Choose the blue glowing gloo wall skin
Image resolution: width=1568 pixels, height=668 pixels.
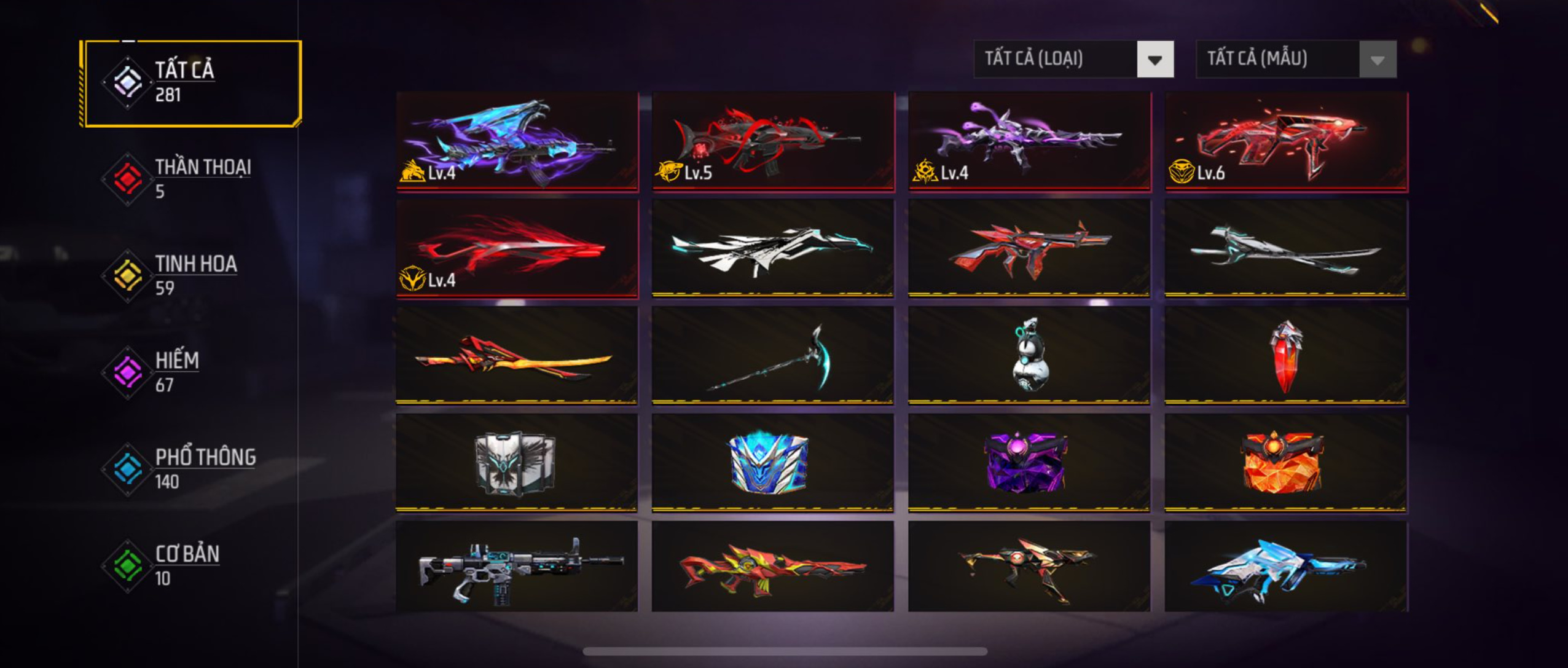pos(773,462)
